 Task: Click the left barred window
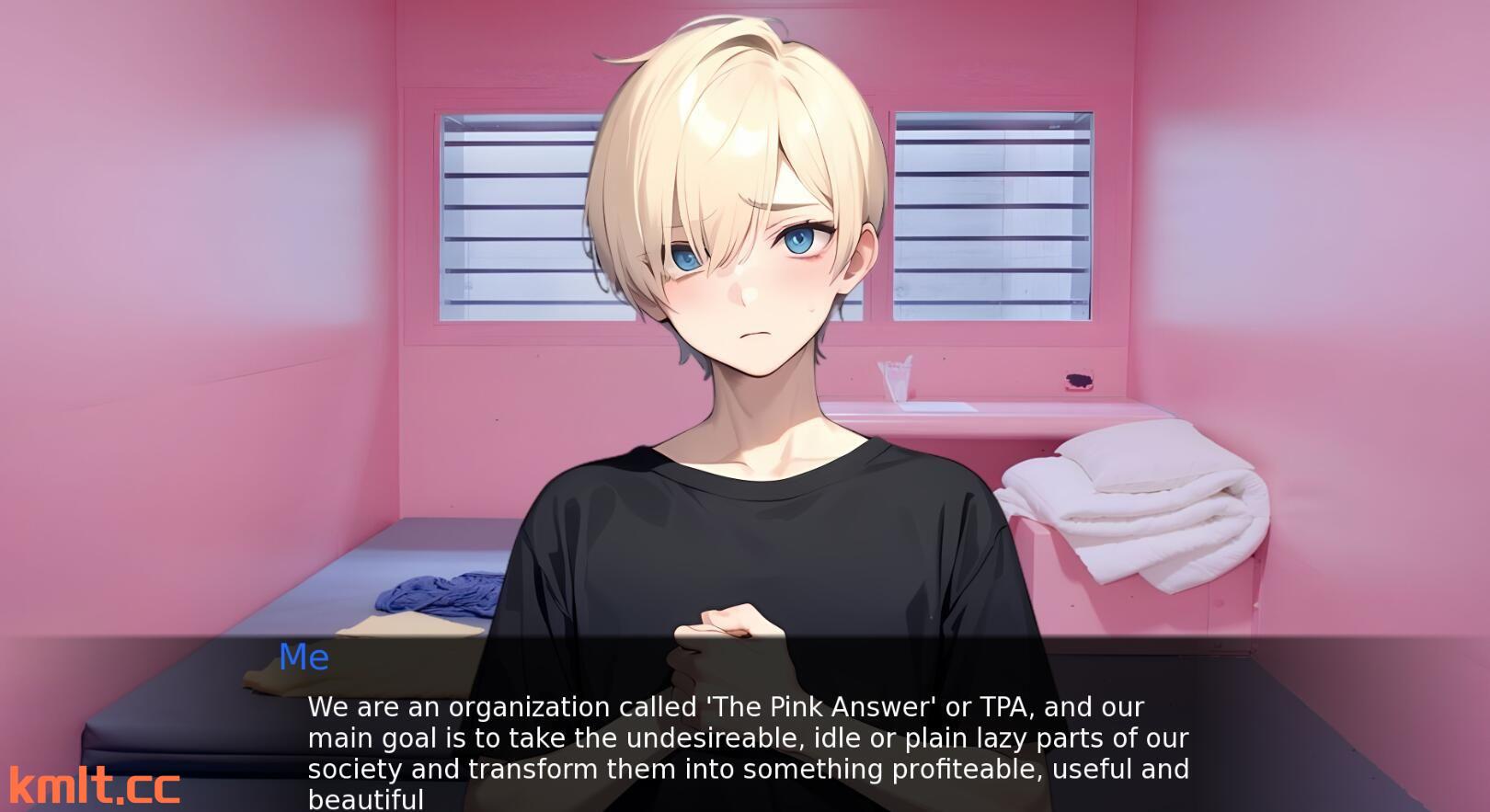(506, 212)
